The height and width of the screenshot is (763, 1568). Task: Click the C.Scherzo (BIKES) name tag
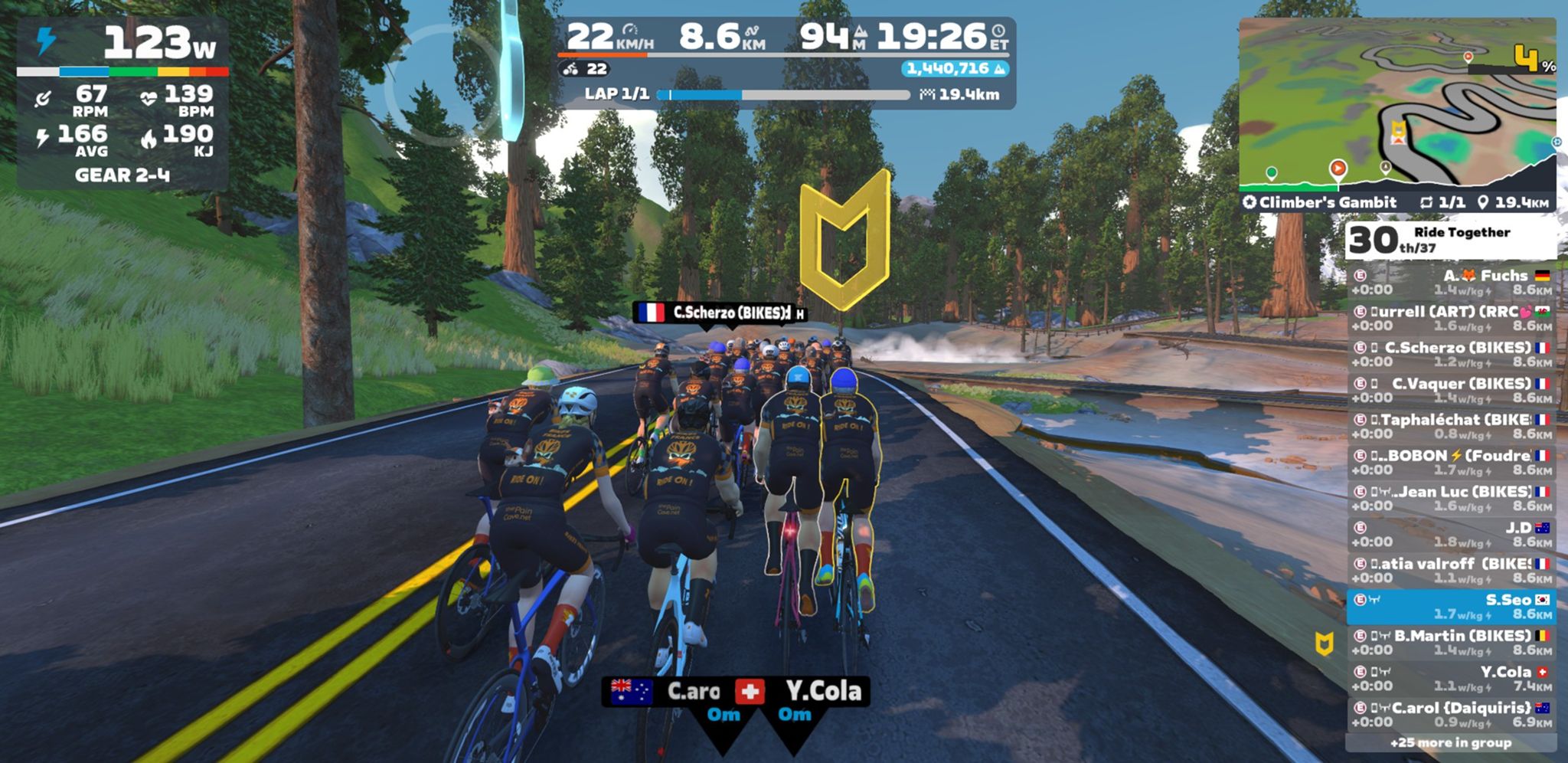[x=720, y=313]
